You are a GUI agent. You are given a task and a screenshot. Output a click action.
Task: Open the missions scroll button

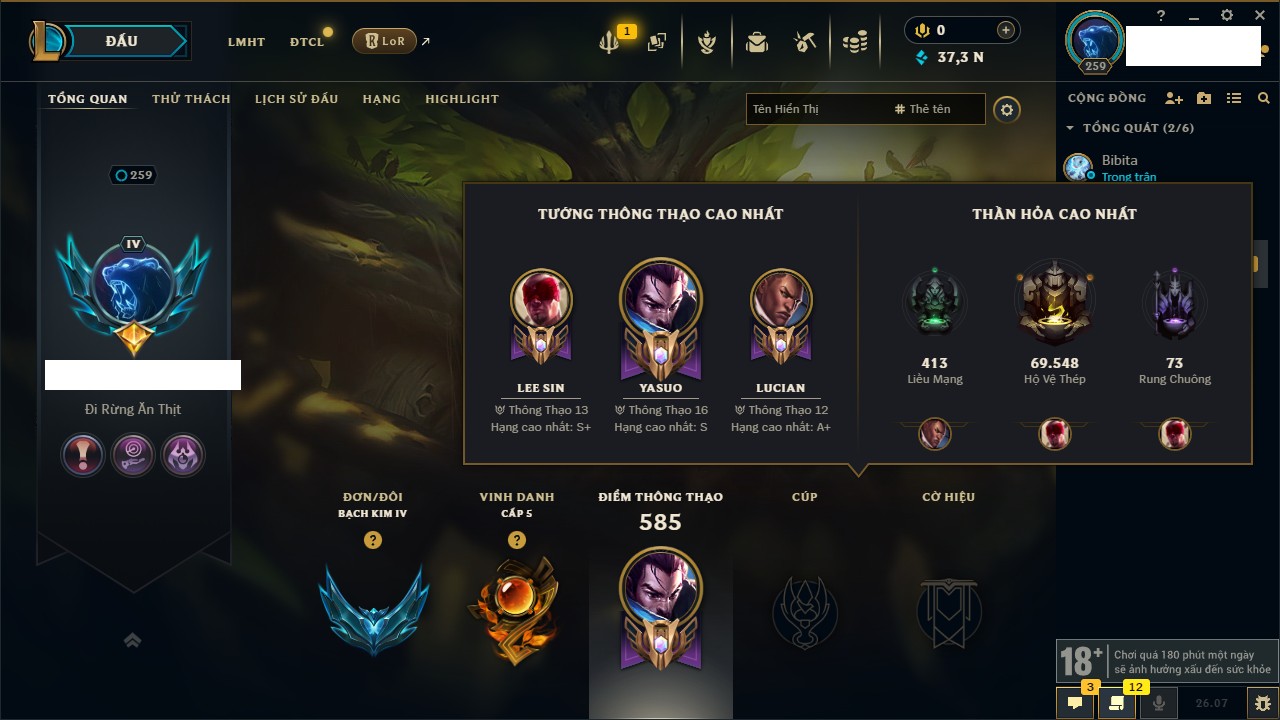coord(1117,703)
